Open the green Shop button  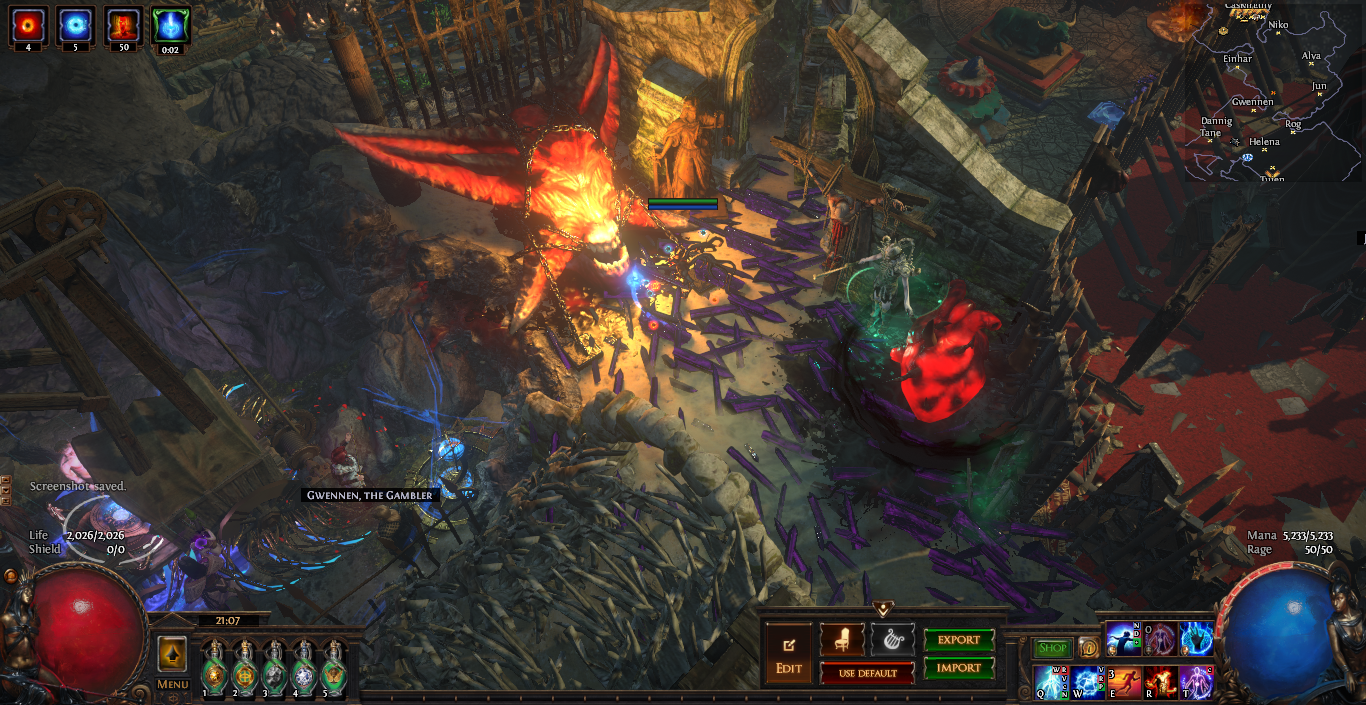(x=1052, y=648)
